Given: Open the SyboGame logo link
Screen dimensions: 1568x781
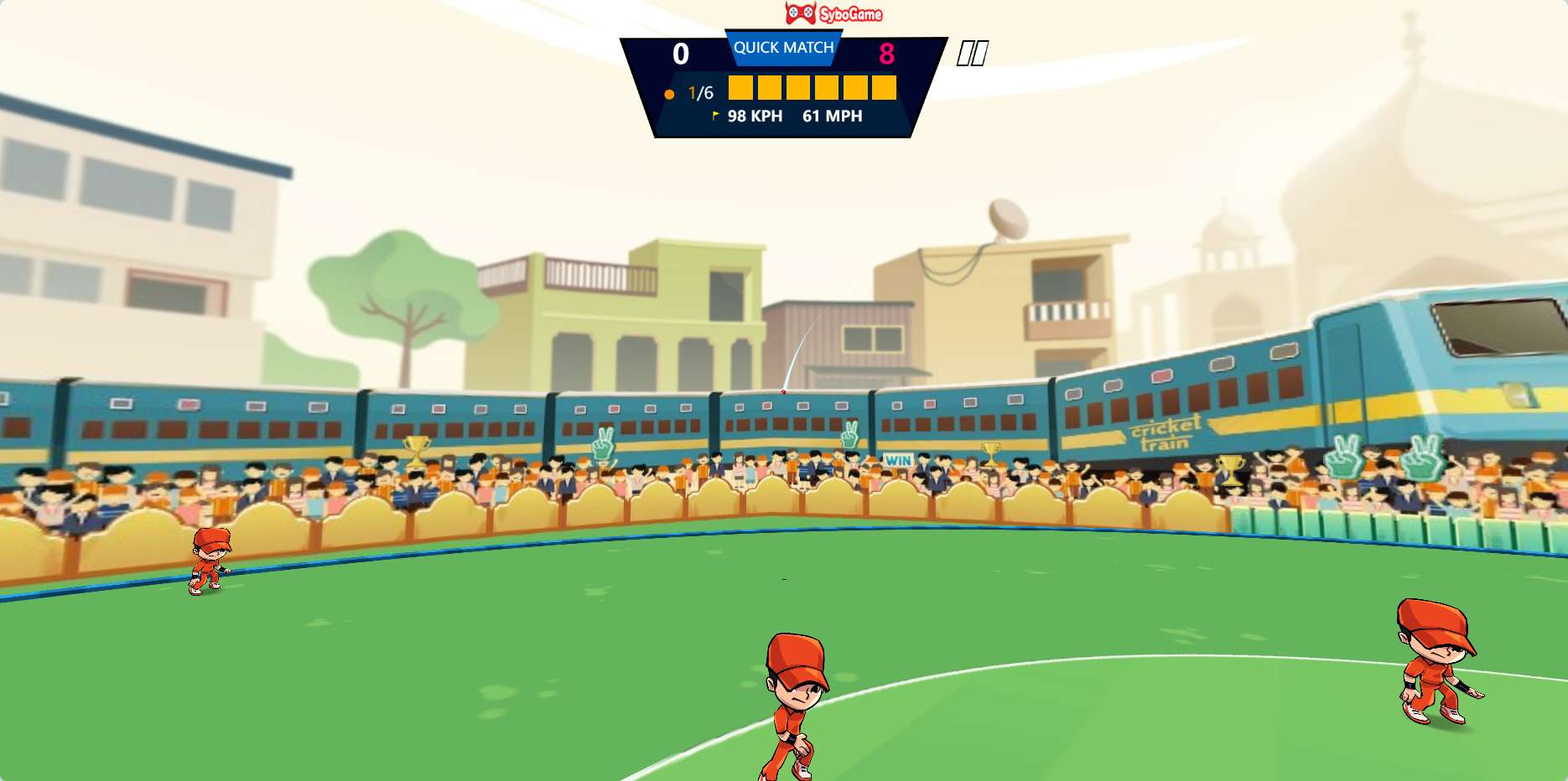Looking at the screenshot, I should (833, 13).
